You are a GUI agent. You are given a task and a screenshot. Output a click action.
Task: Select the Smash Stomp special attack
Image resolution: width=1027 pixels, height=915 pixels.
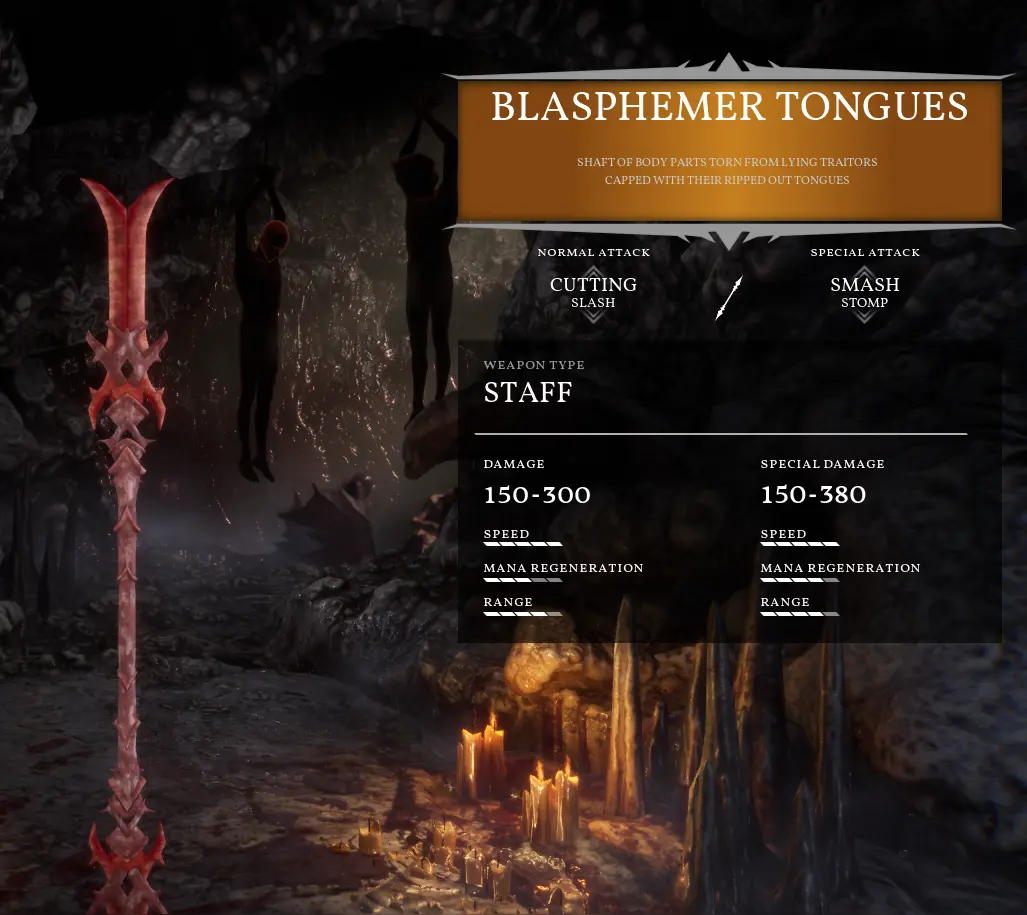point(865,292)
